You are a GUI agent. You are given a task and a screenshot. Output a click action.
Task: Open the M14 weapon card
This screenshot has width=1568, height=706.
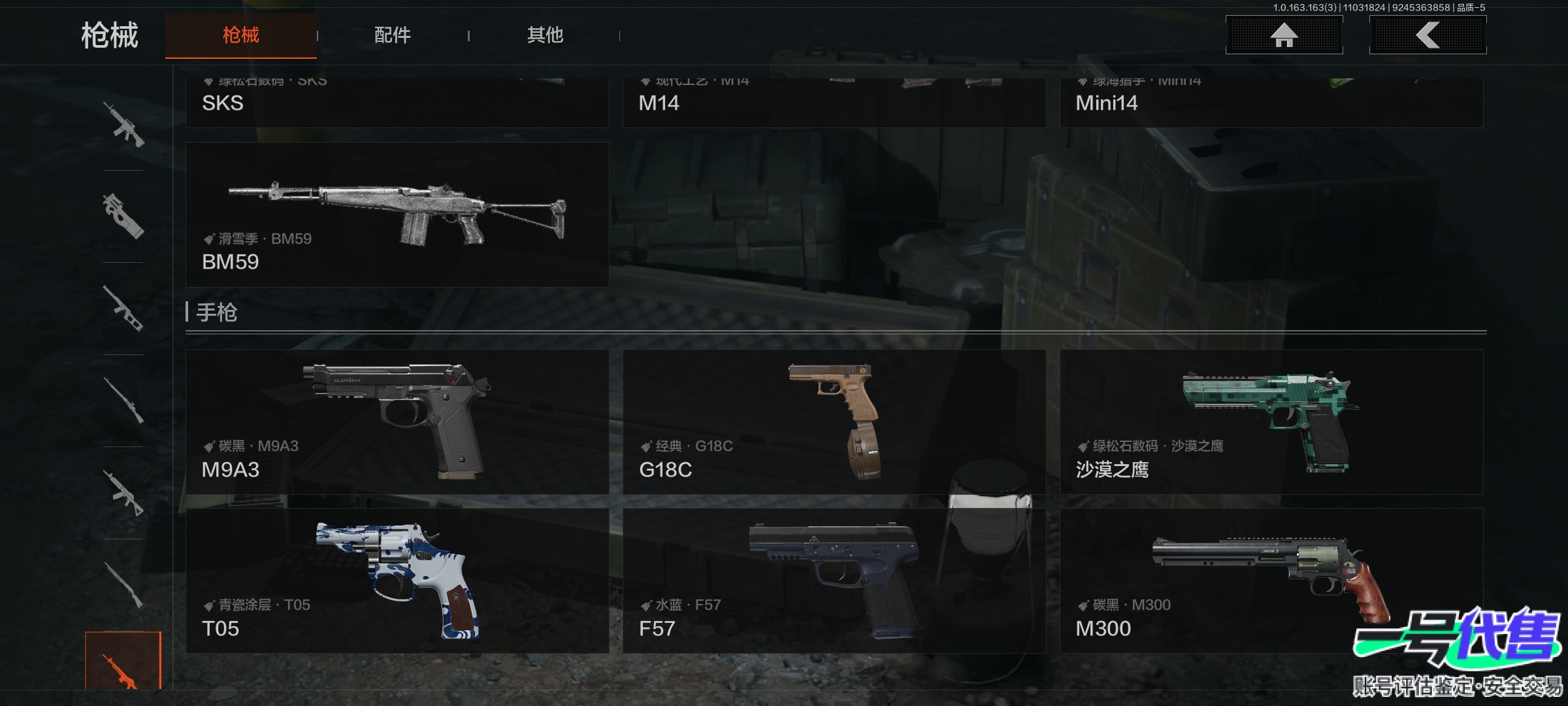coord(834,103)
